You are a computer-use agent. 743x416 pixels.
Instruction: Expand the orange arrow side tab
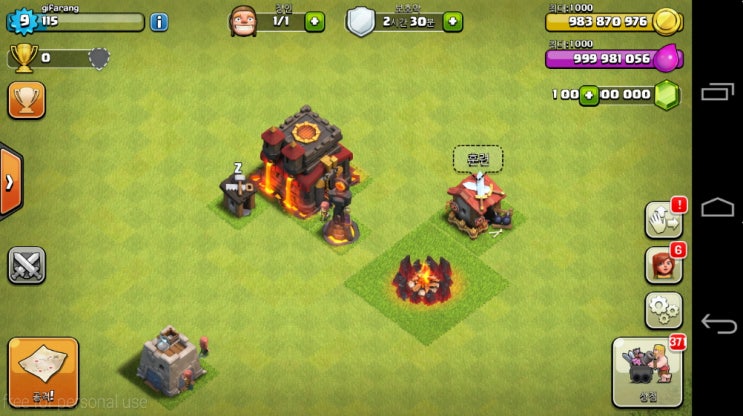click(10, 182)
